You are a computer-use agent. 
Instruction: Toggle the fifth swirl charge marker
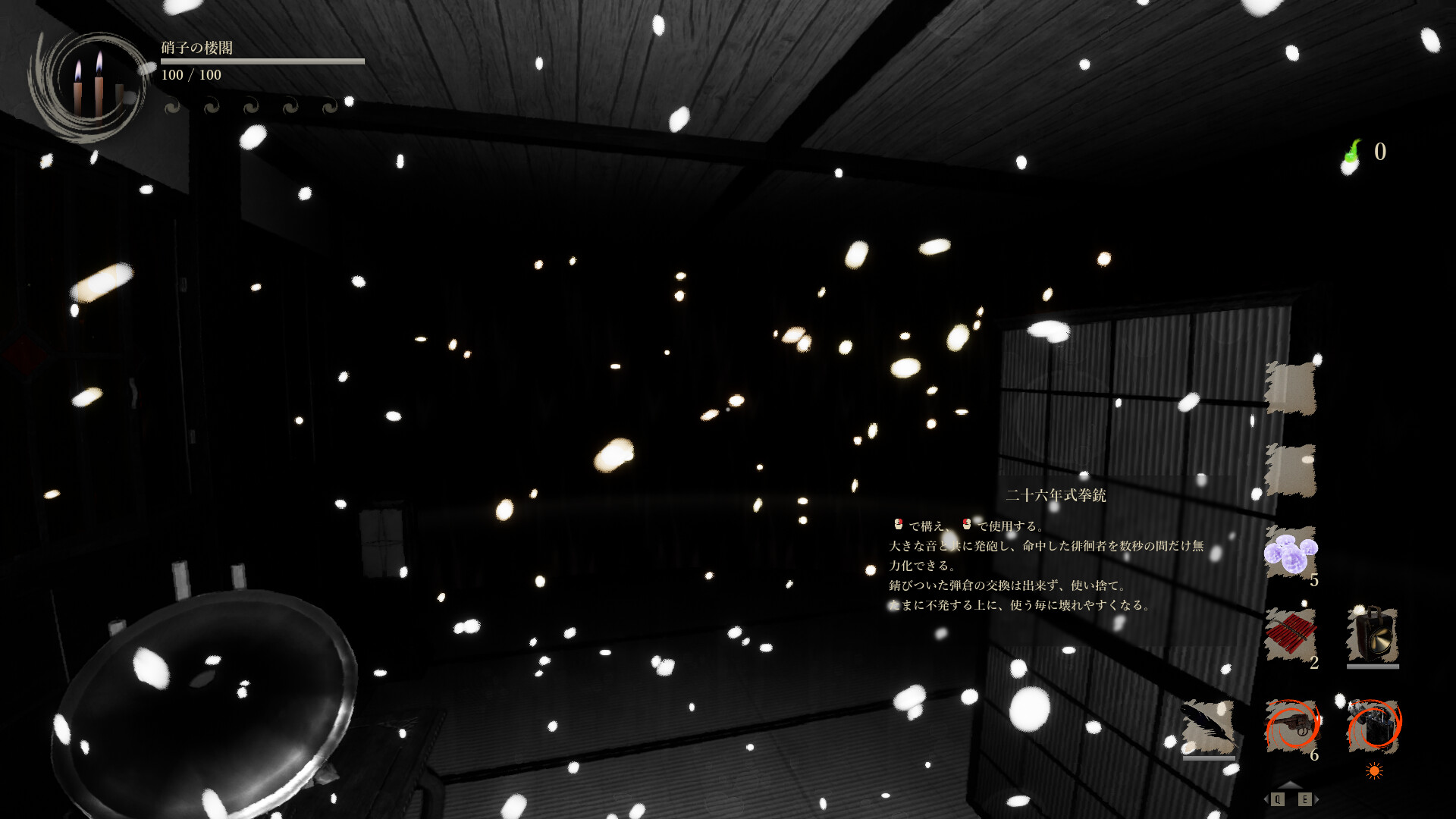pyautogui.click(x=329, y=107)
